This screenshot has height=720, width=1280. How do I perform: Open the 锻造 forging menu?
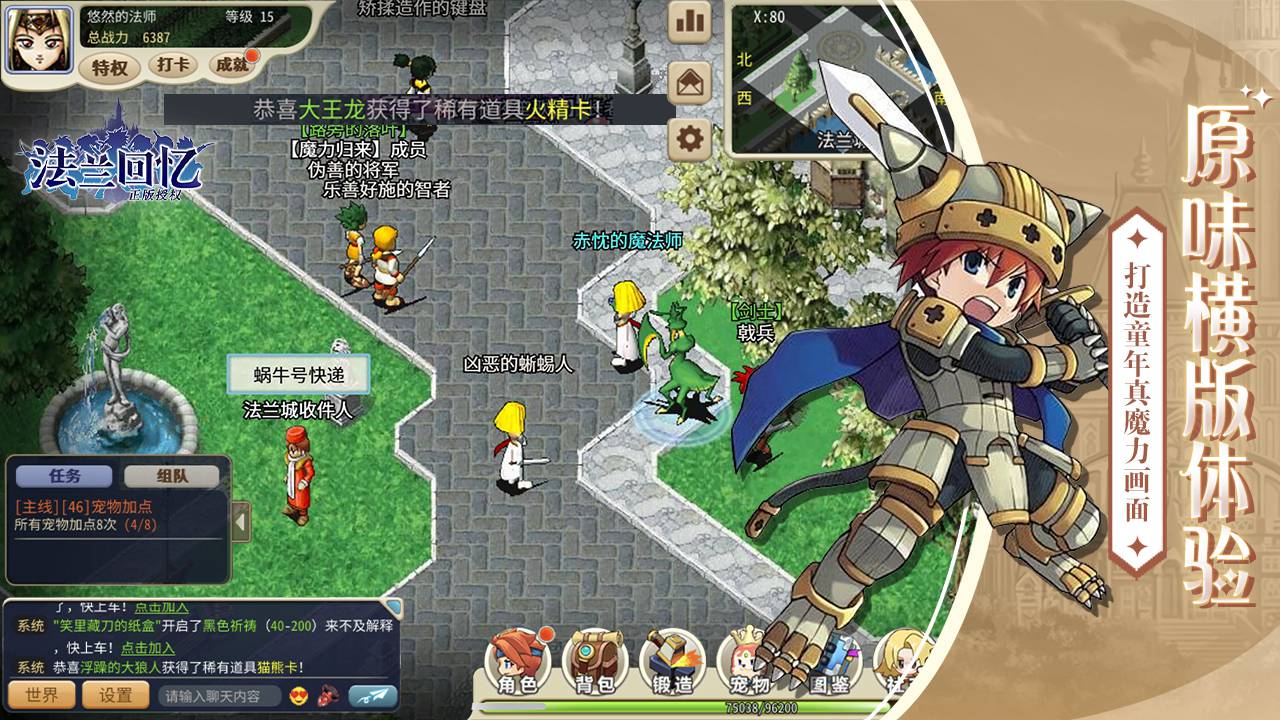click(670, 662)
